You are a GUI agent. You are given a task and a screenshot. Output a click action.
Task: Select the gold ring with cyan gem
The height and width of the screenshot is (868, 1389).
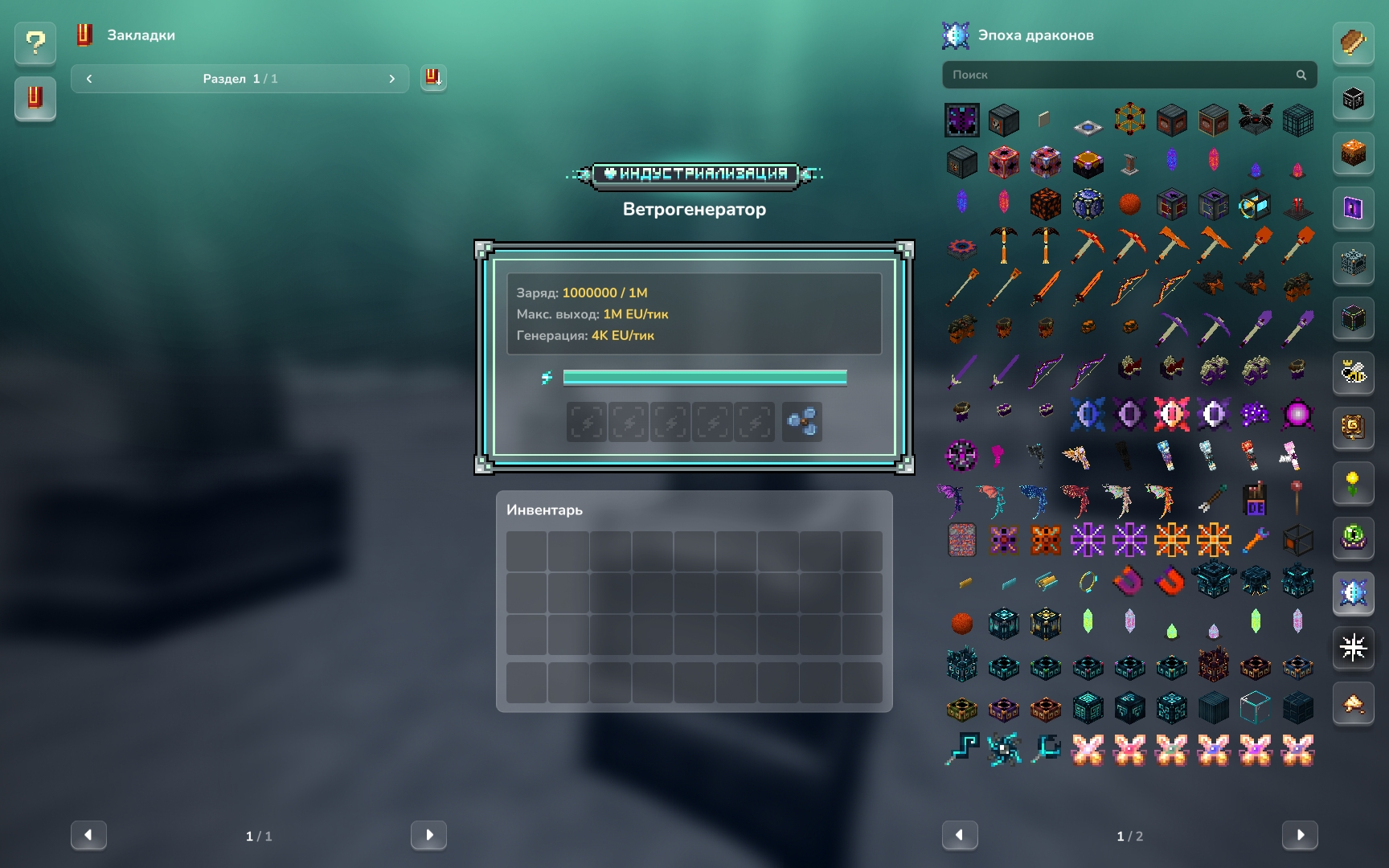coord(1088,581)
